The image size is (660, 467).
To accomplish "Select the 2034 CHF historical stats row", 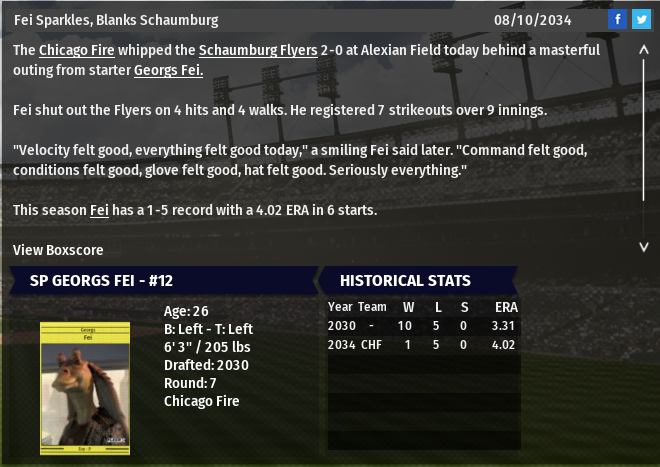I will click(423, 345).
